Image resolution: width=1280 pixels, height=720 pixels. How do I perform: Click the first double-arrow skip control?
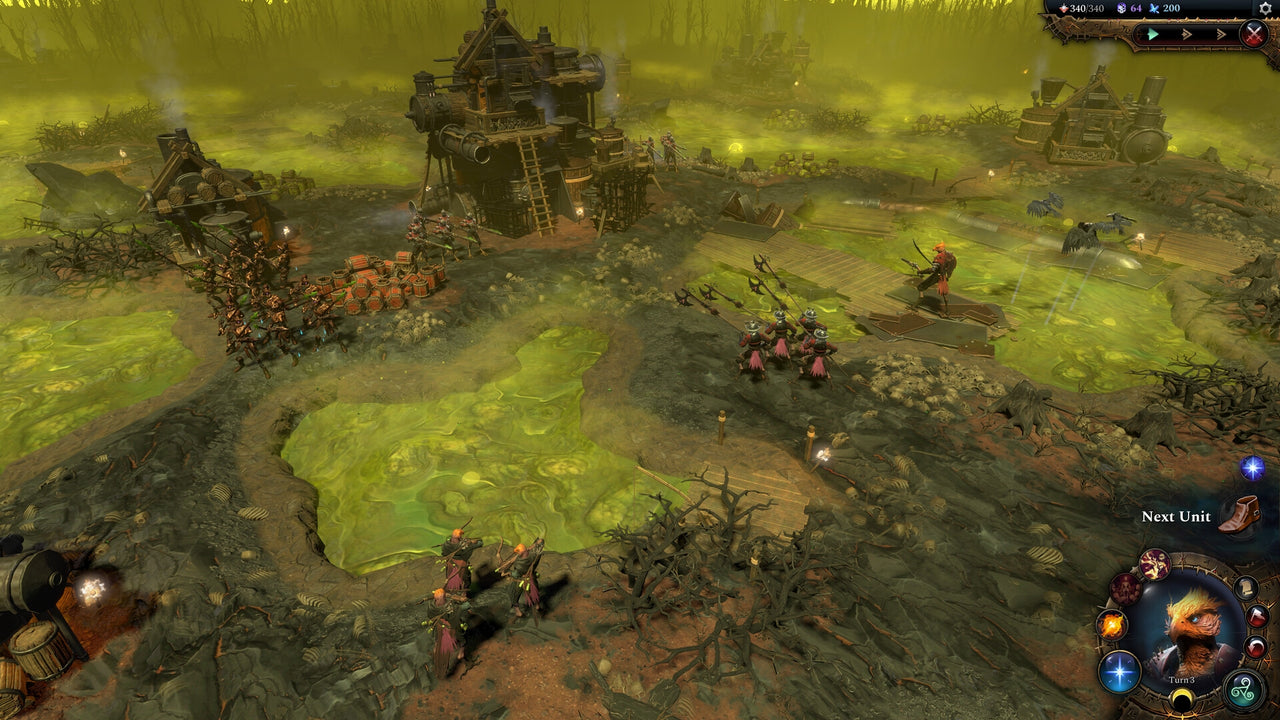click(1186, 34)
